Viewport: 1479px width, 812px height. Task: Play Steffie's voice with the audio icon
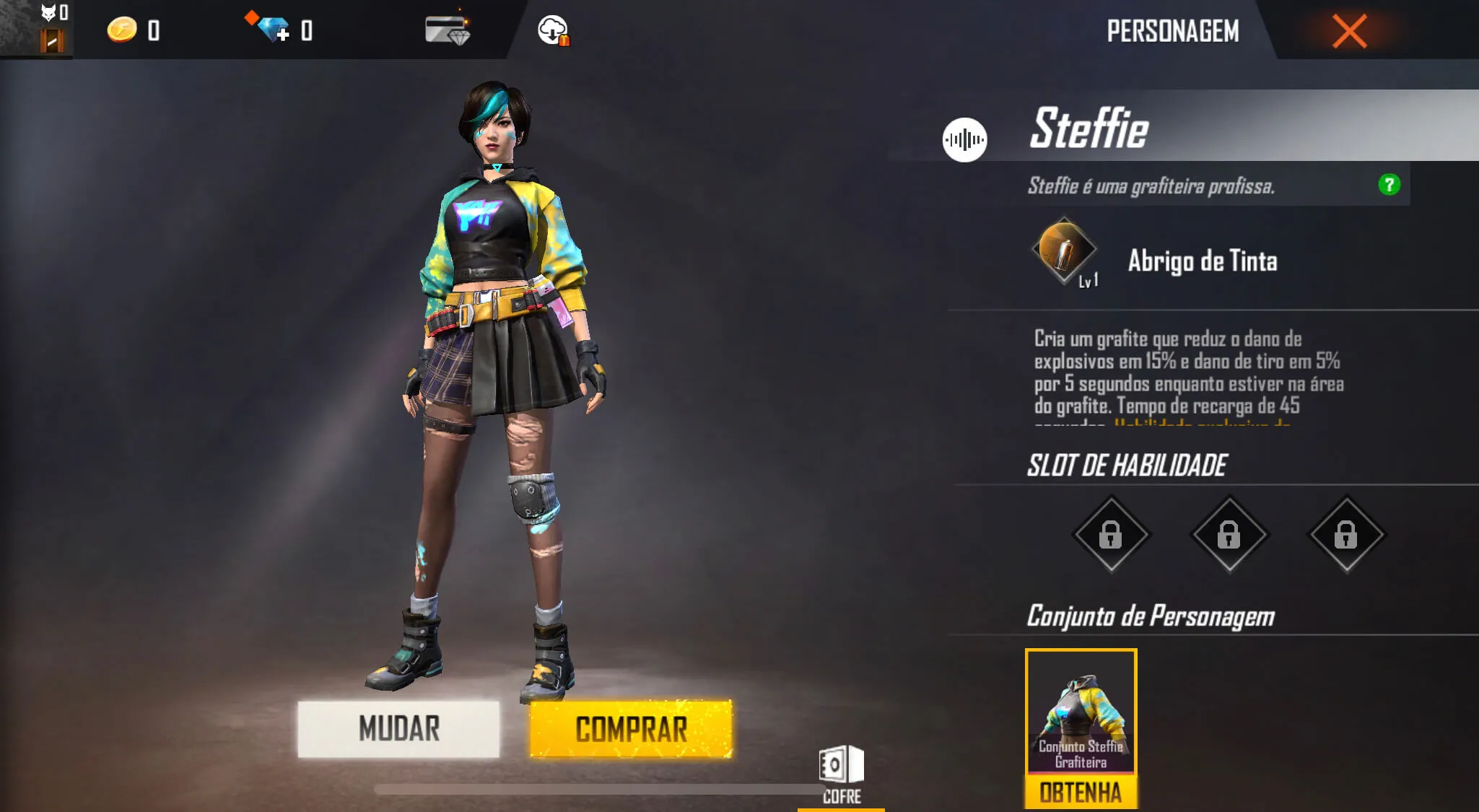tap(965, 139)
